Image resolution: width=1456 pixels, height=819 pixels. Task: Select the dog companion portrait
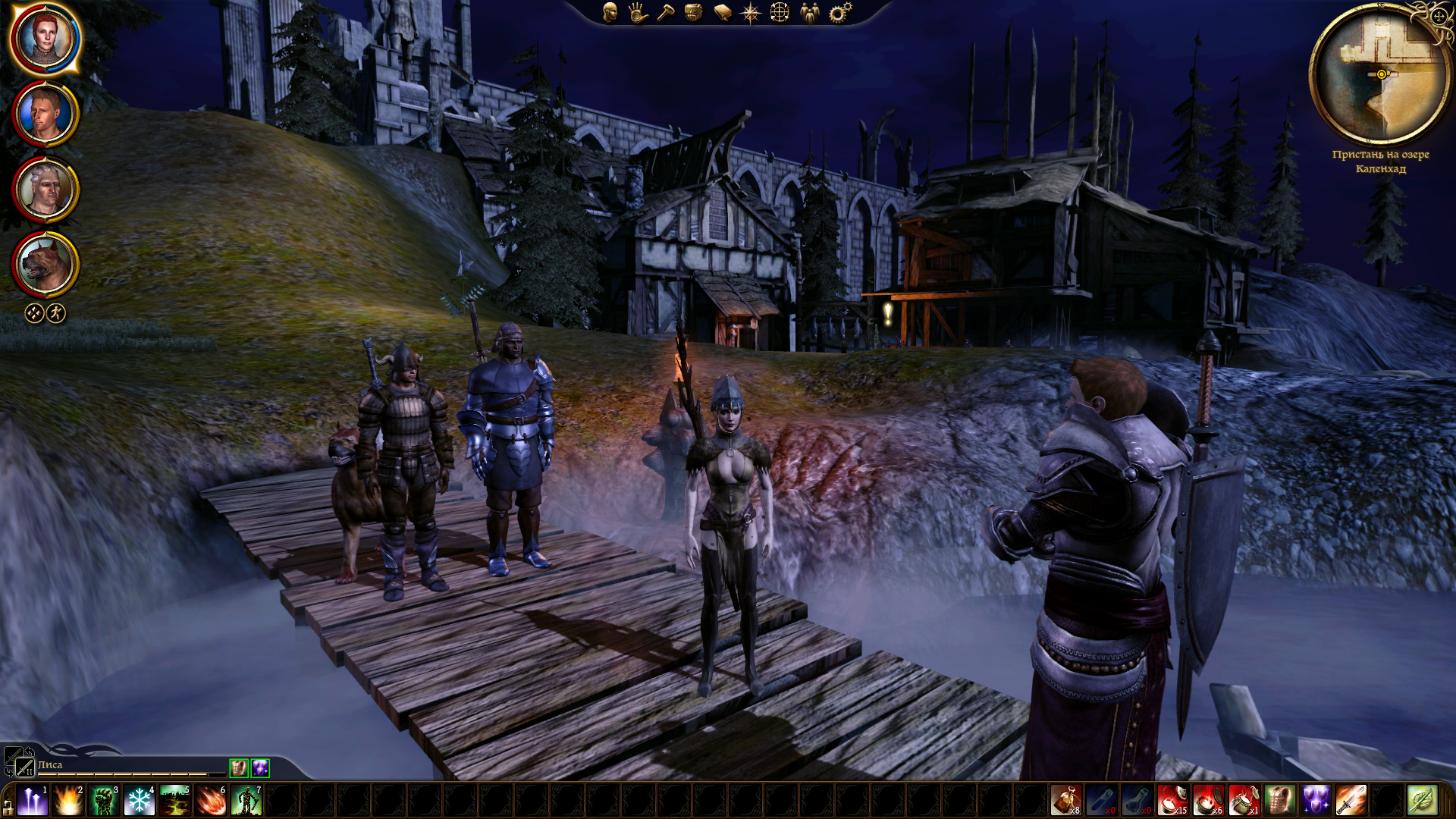pyautogui.click(x=45, y=264)
